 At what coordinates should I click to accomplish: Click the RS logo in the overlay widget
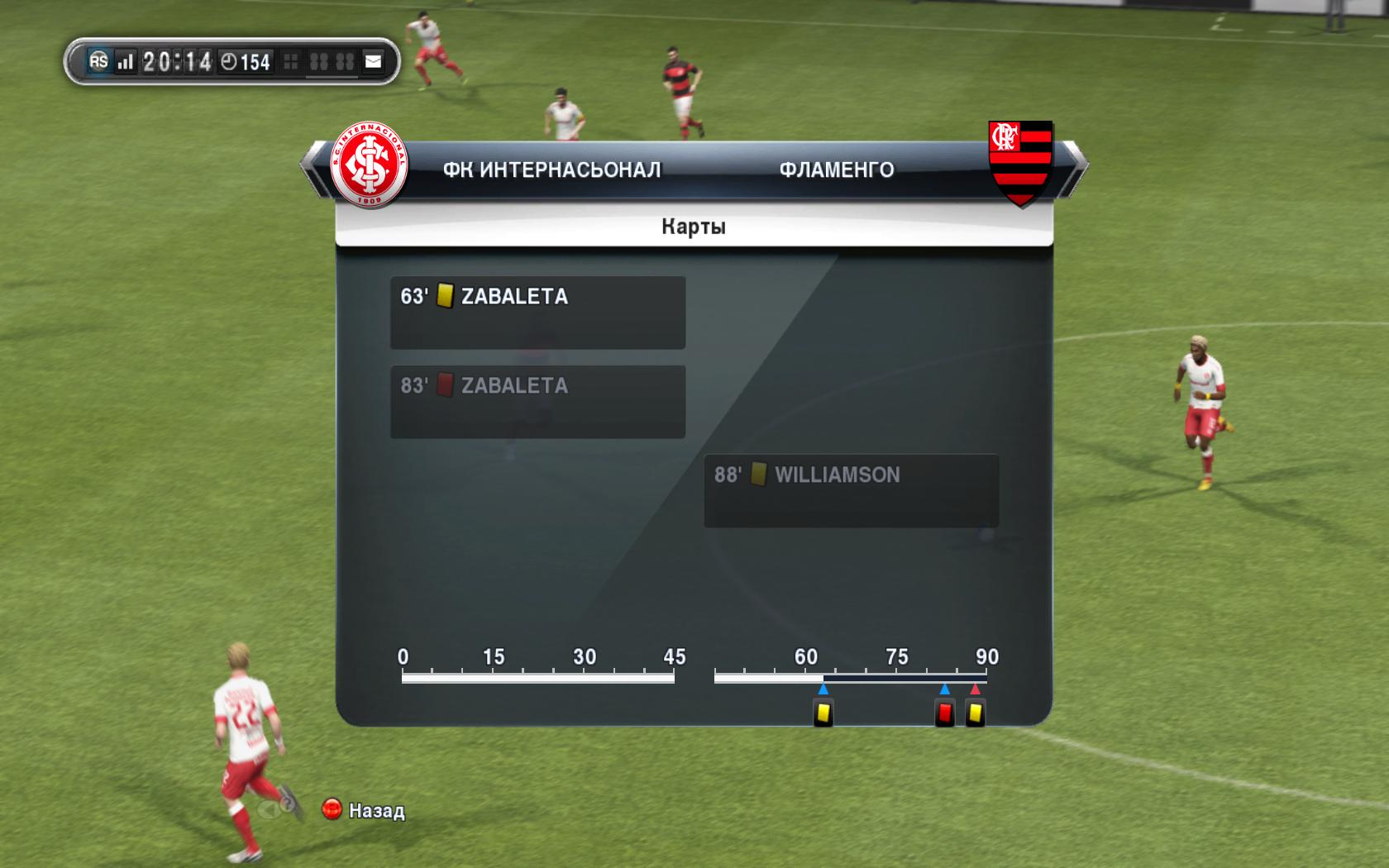(98, 61)
